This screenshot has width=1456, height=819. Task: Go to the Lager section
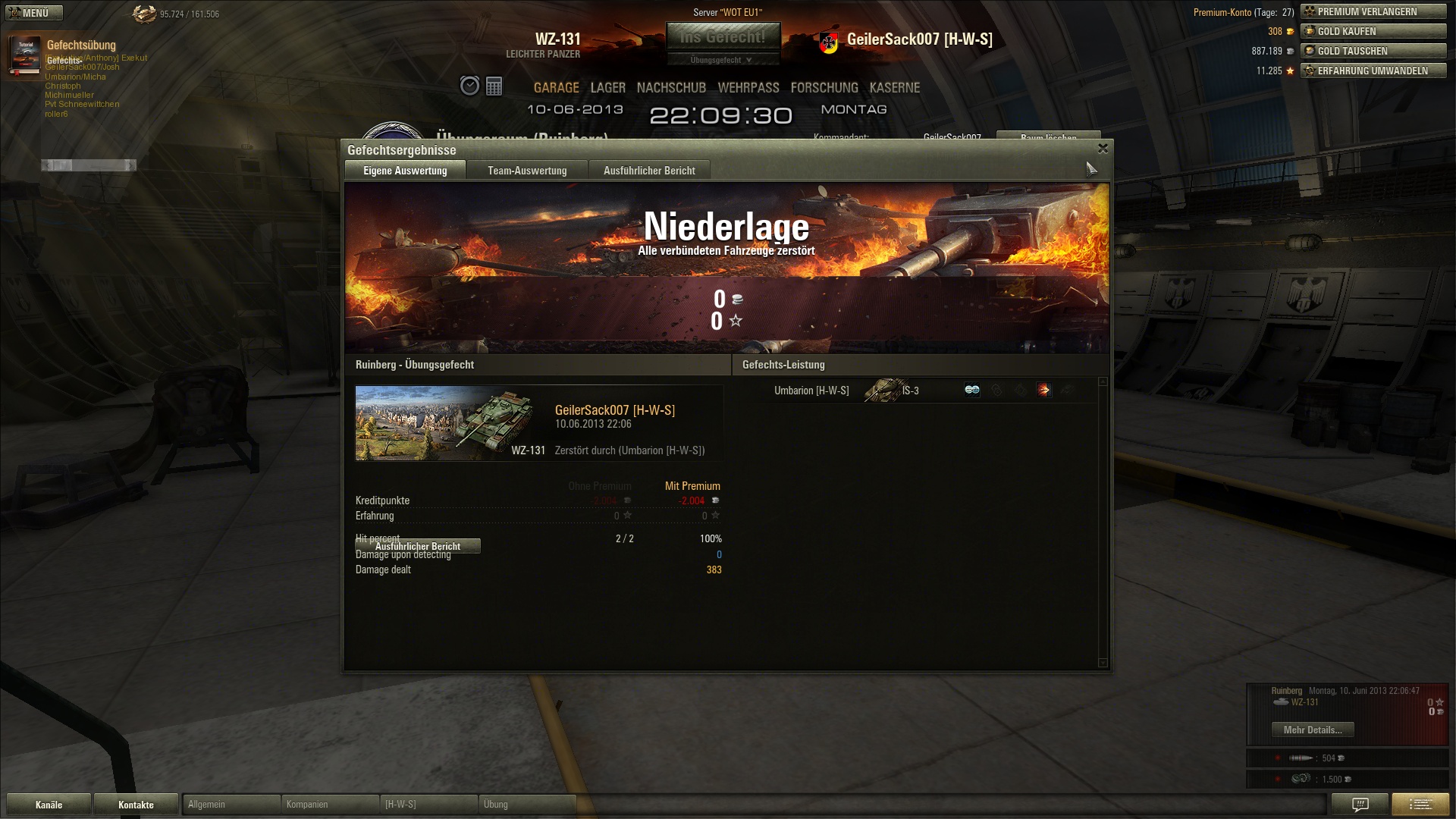click(607, 88)
